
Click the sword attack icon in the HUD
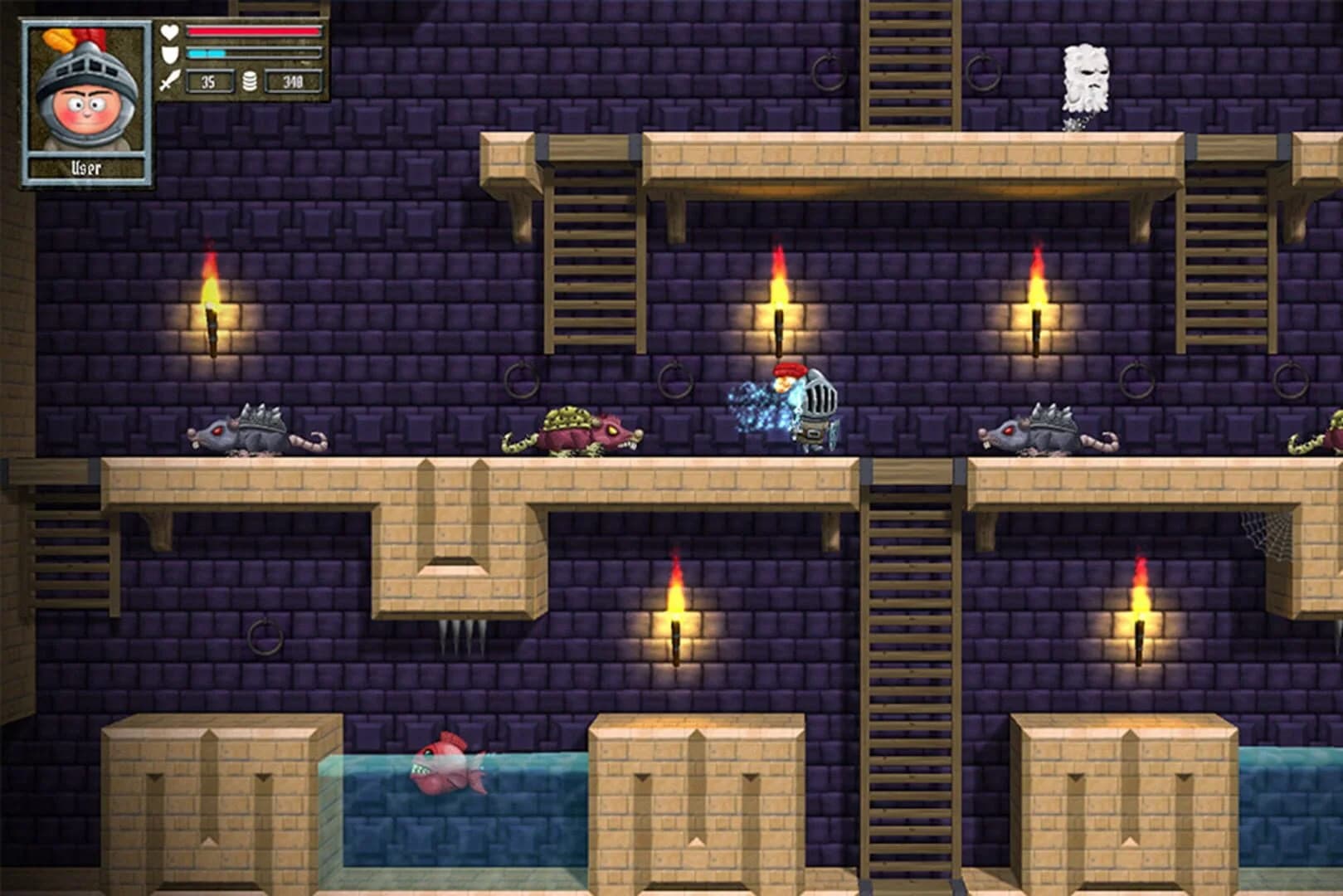click(168, 80)
